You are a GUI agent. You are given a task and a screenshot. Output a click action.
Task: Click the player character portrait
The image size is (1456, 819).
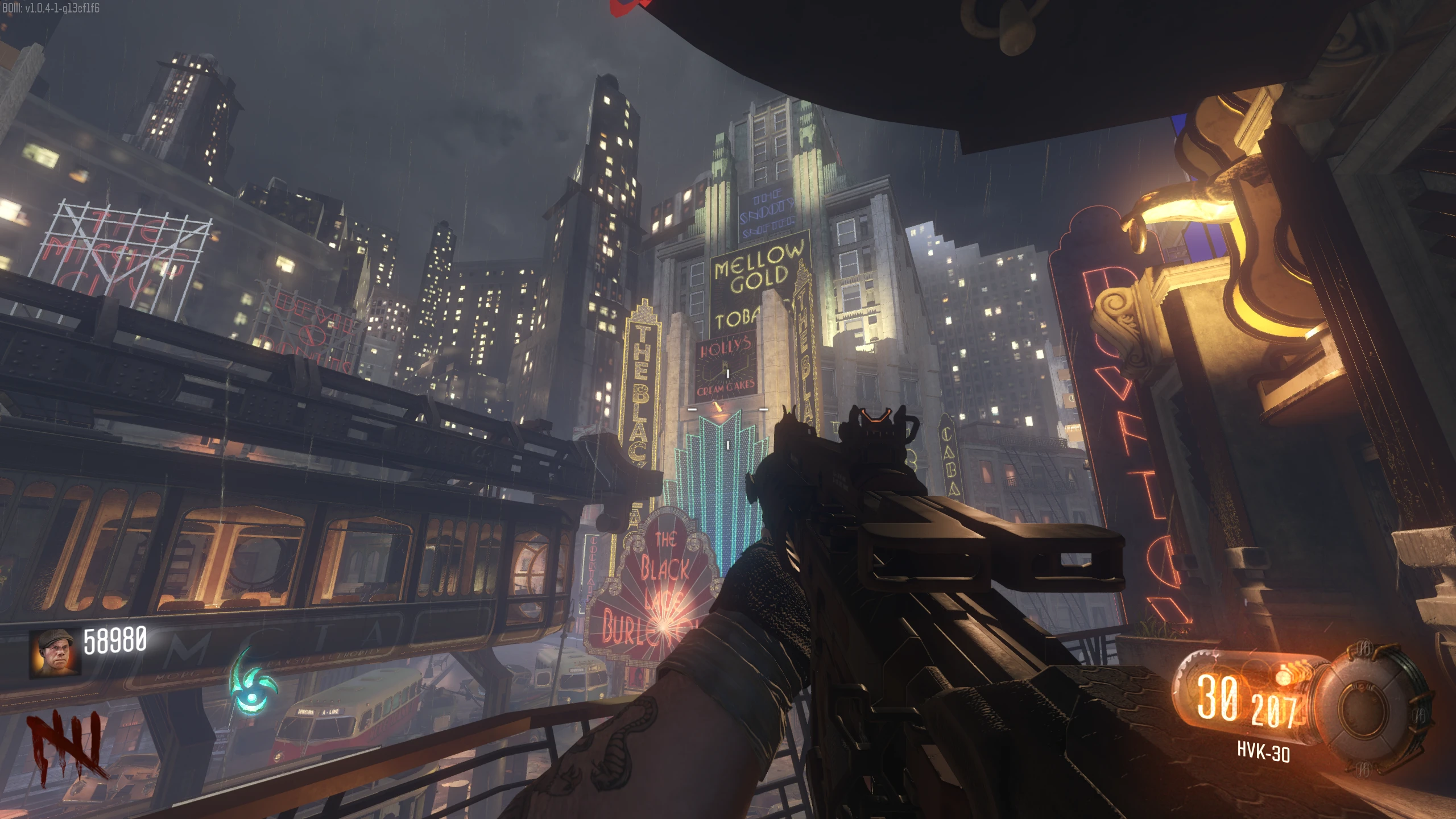point(55,652)
